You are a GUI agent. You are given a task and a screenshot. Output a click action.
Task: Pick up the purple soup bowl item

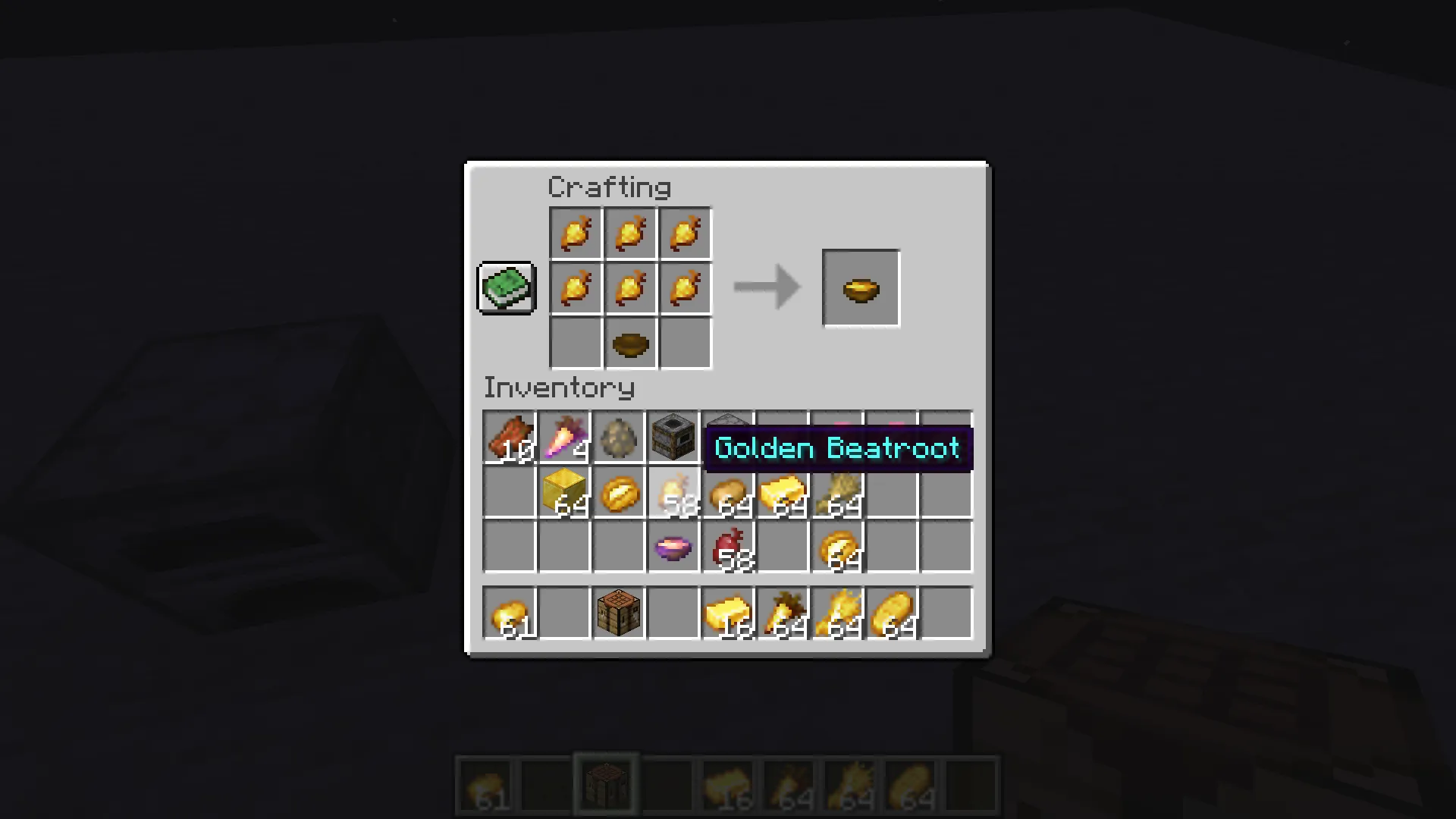[673, 548]
